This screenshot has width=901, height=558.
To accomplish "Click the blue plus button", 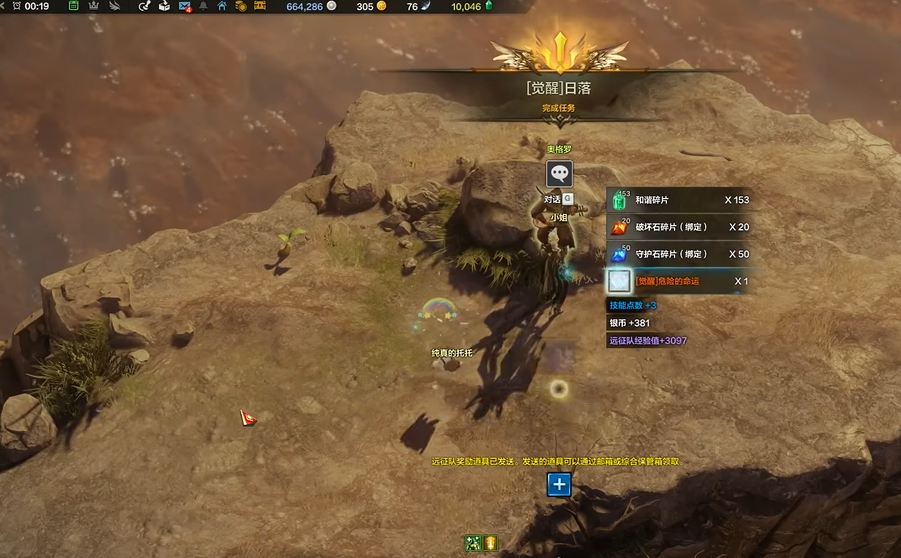I will pyautogui.click(x=559, y=485).
